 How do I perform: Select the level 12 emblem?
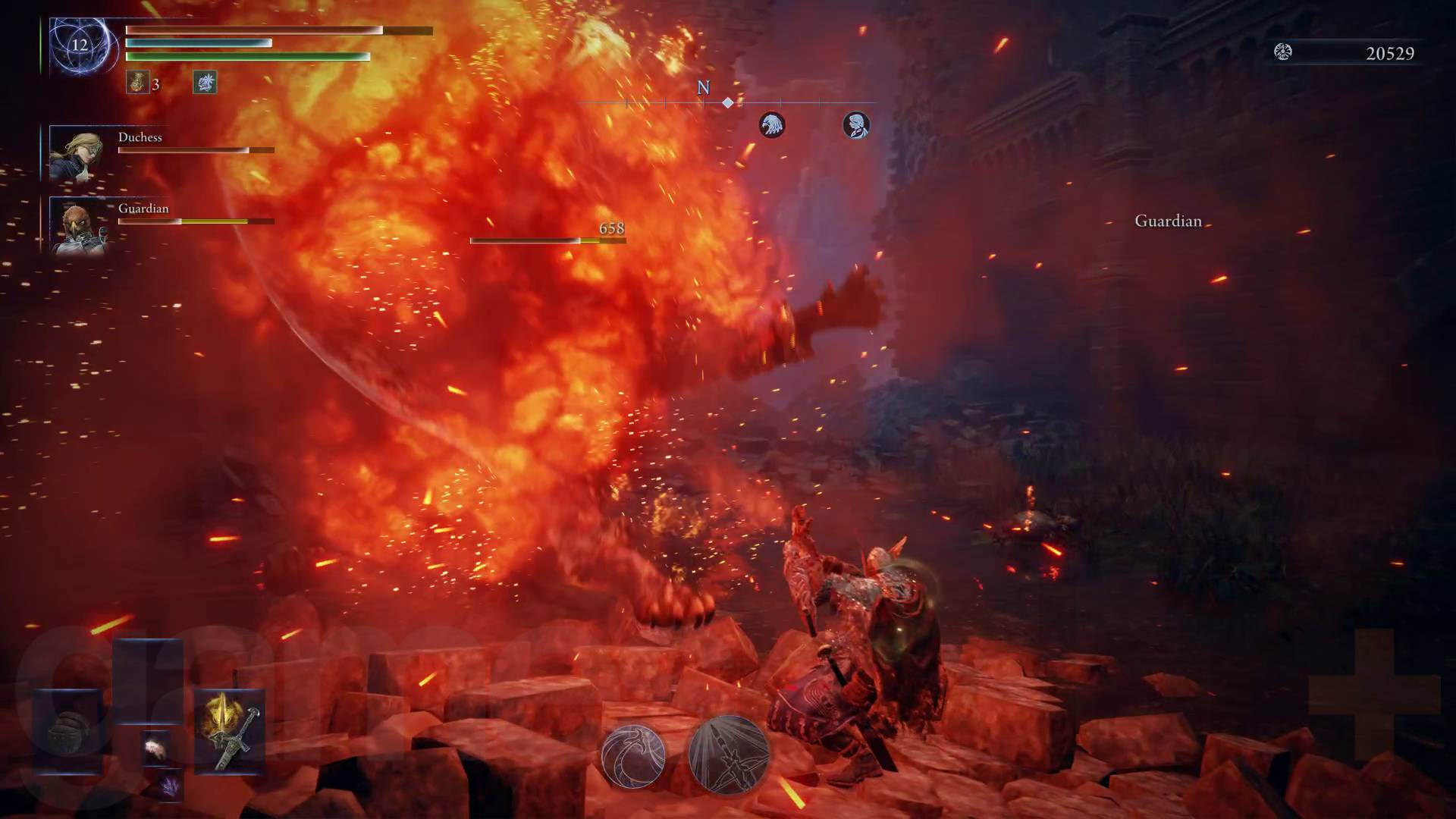coord(80,45)
